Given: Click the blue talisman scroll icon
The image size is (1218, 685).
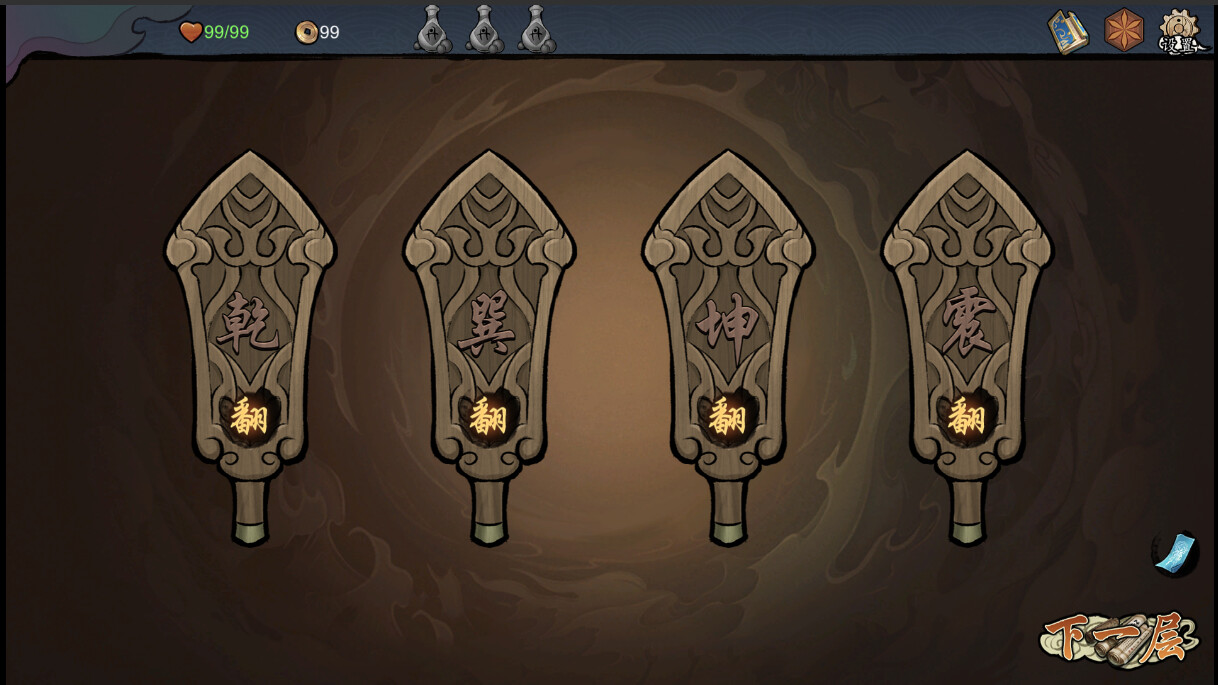Looking at the screenshot, I should 1175,553.
